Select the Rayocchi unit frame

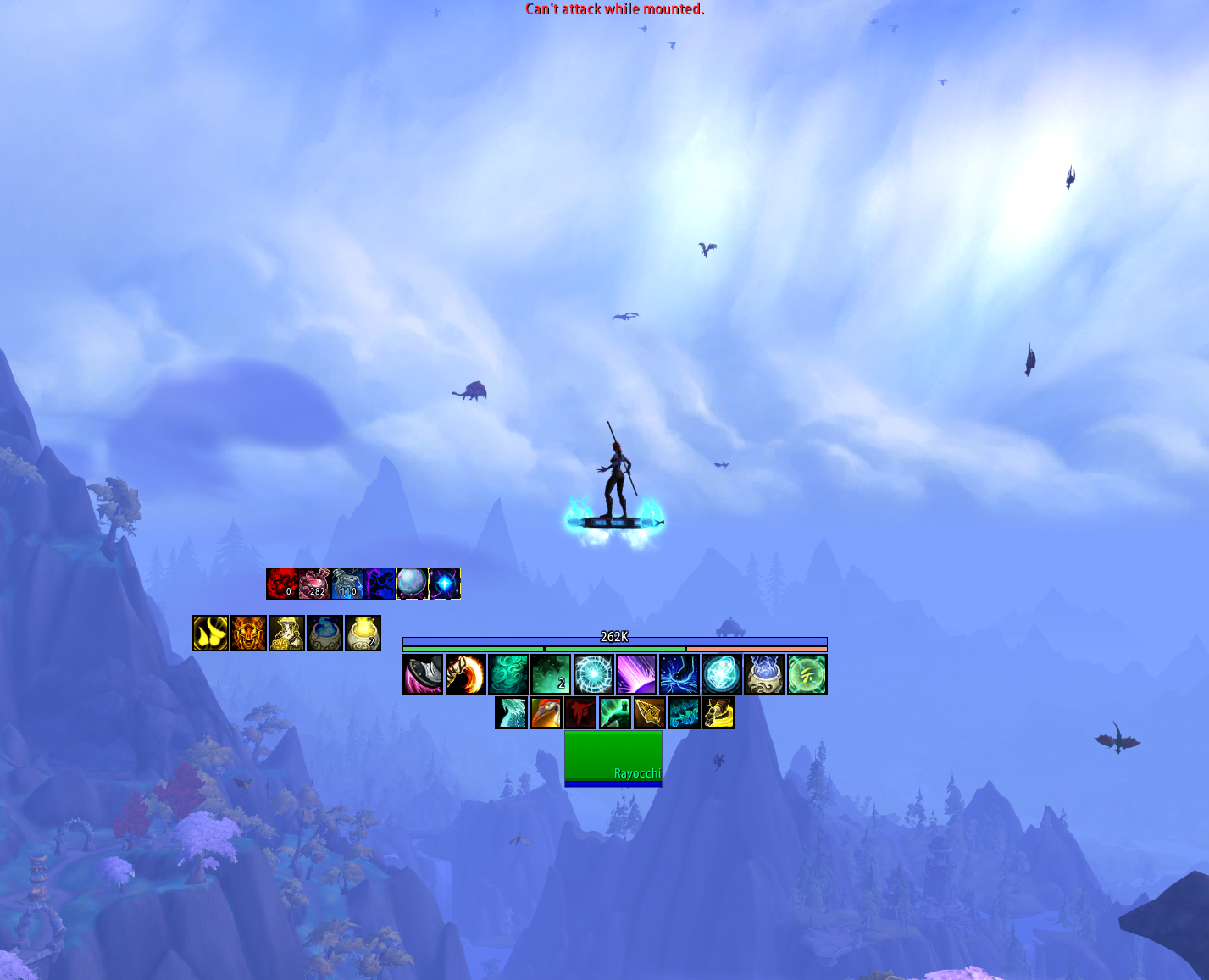[x=613, y=758]
